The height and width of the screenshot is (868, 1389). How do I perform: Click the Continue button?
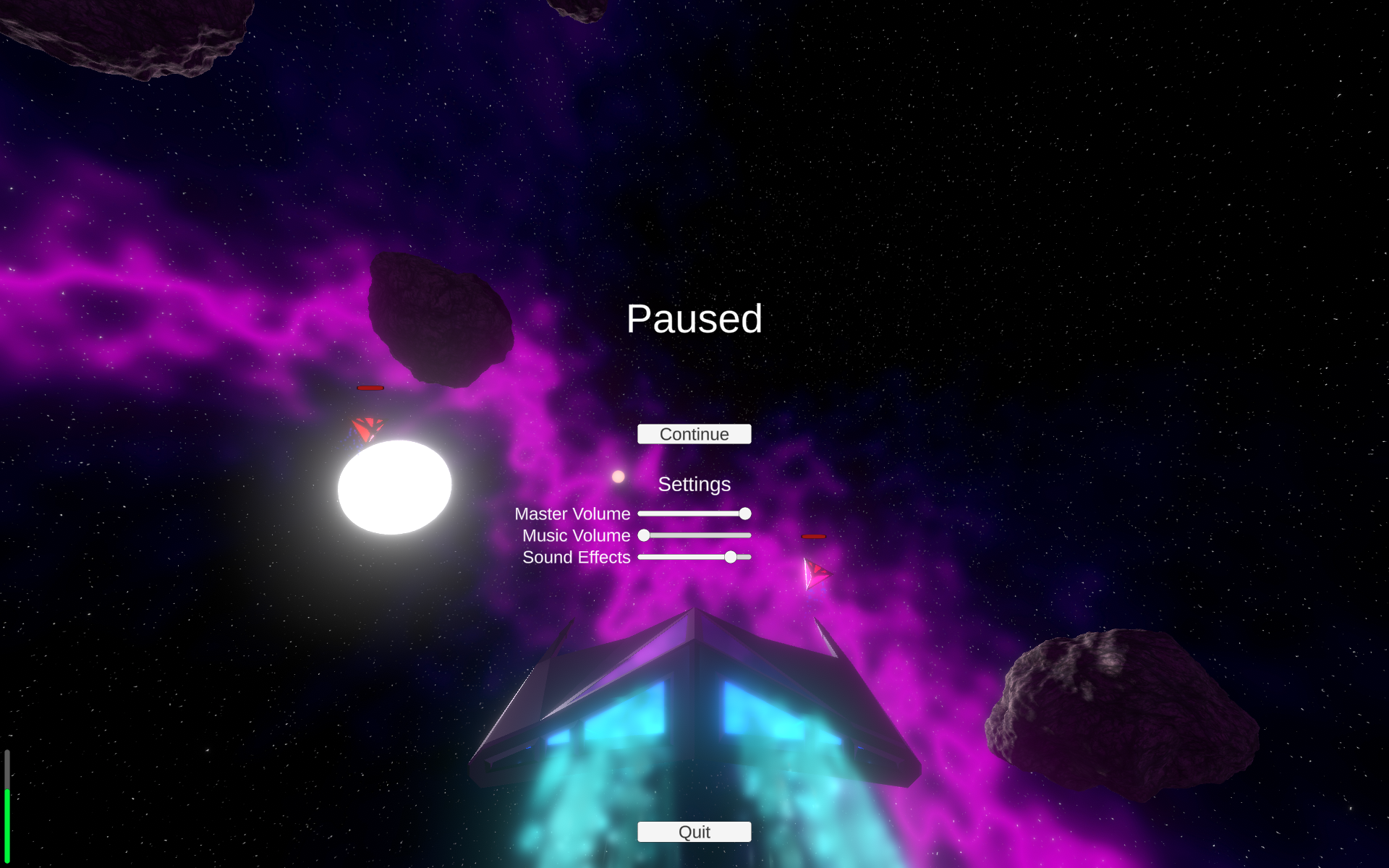(694, 434)
